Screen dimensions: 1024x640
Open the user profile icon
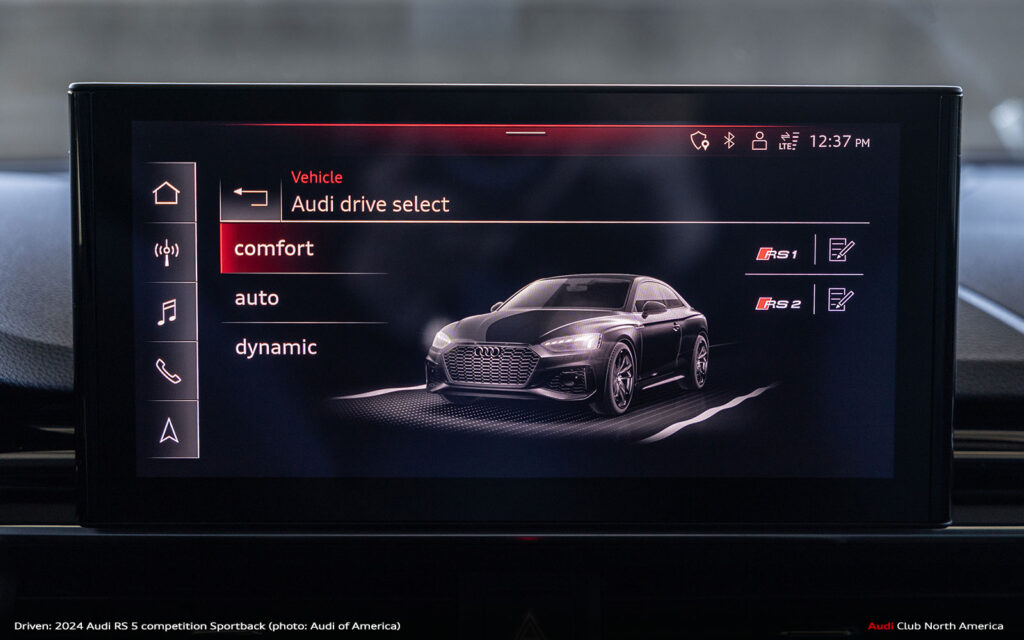[x=759, y=141]
